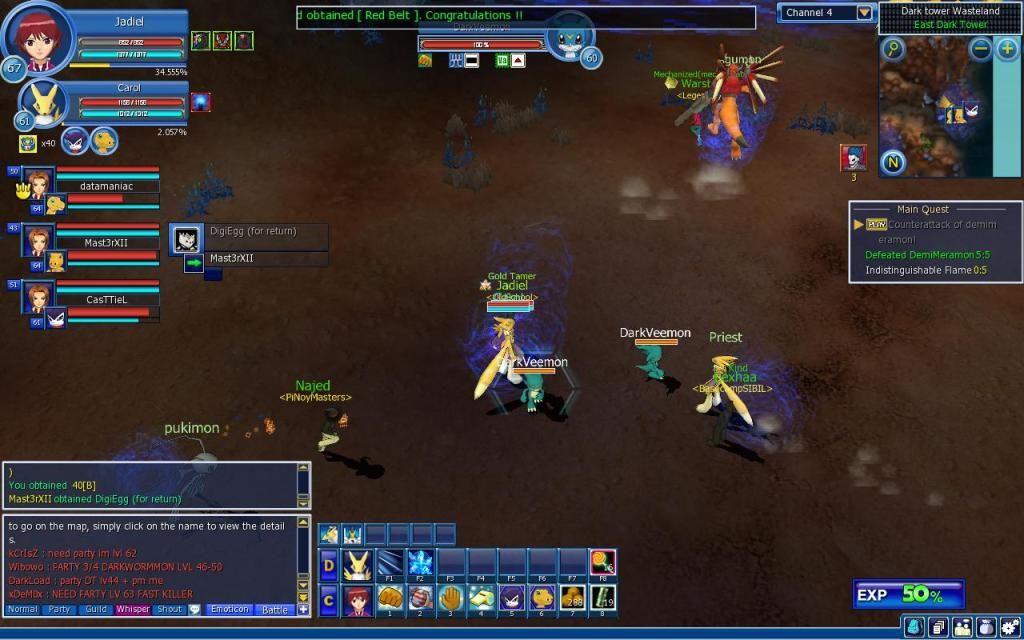Switch to the Battle chat tab
The width and height of the screenshot is (1024, 640).
click(x=273, y=609)
